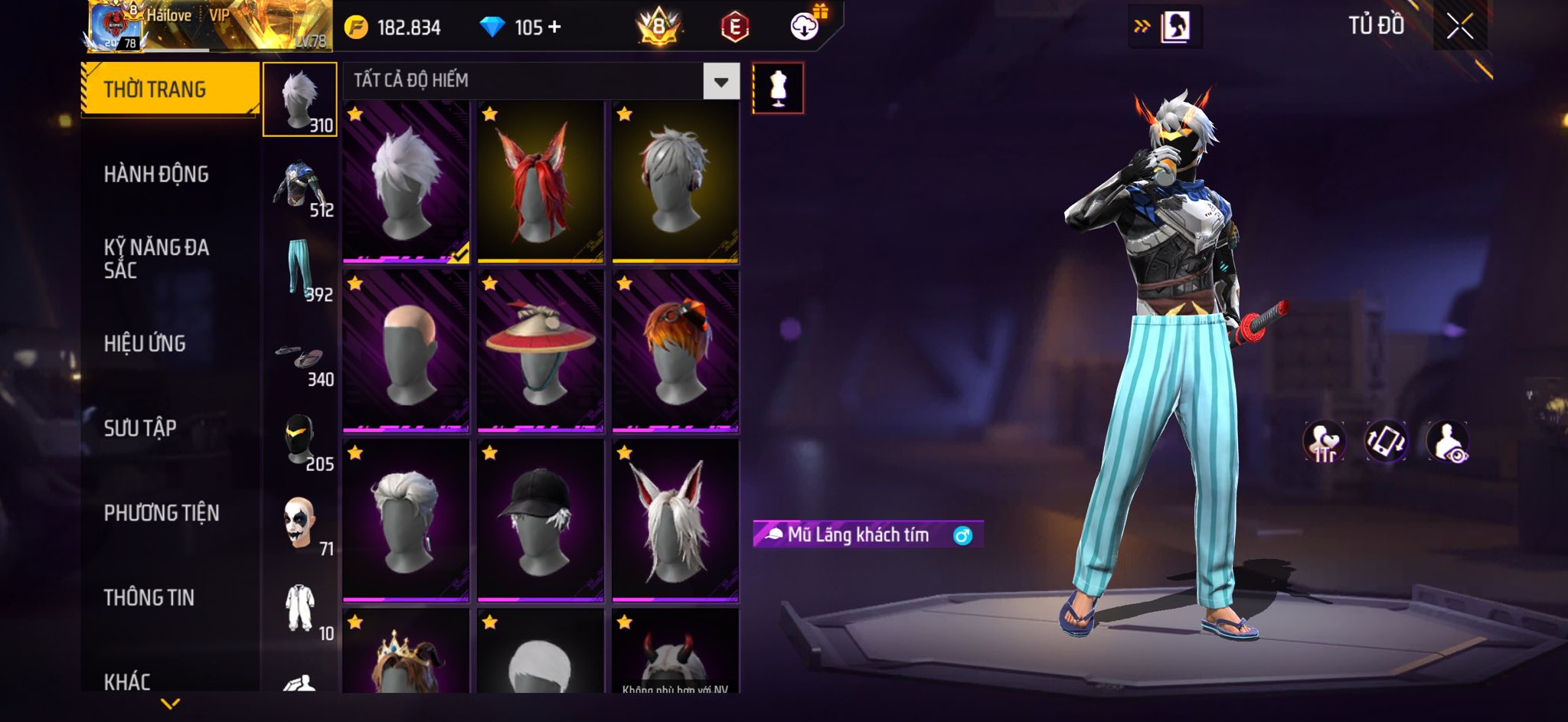1568x722 pixels.
Task: Open the striped pants category tab
Action: (x=300, y=270)
